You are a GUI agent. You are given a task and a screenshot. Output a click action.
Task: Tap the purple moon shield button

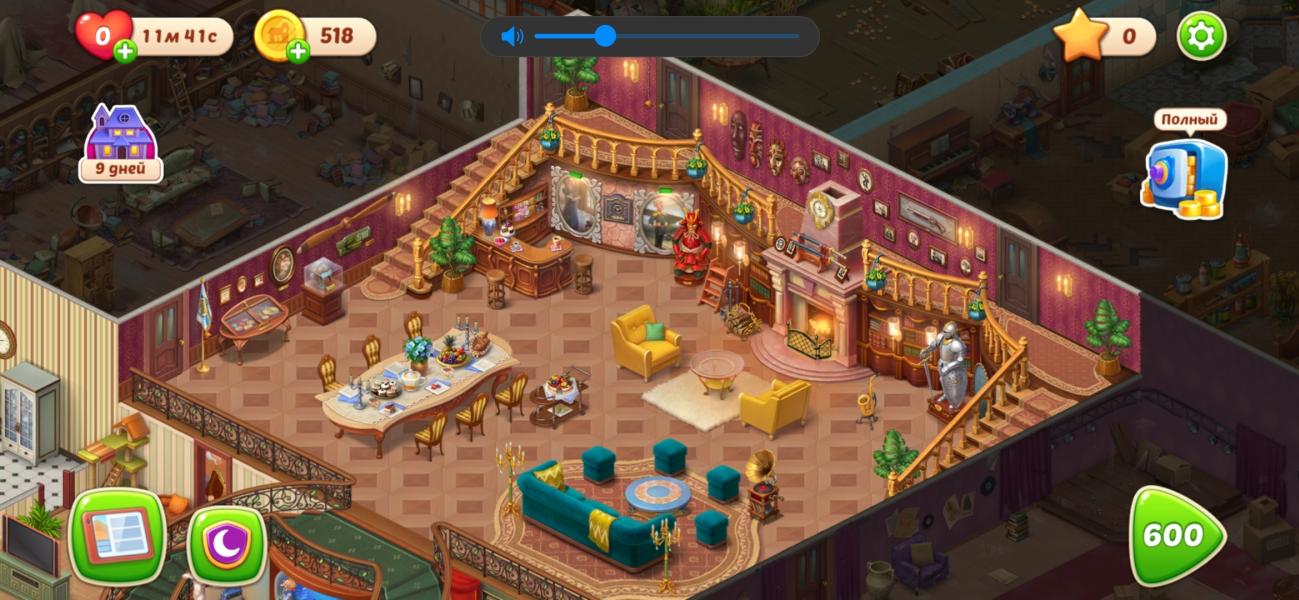pyautogui.click(x=227, y=545)
